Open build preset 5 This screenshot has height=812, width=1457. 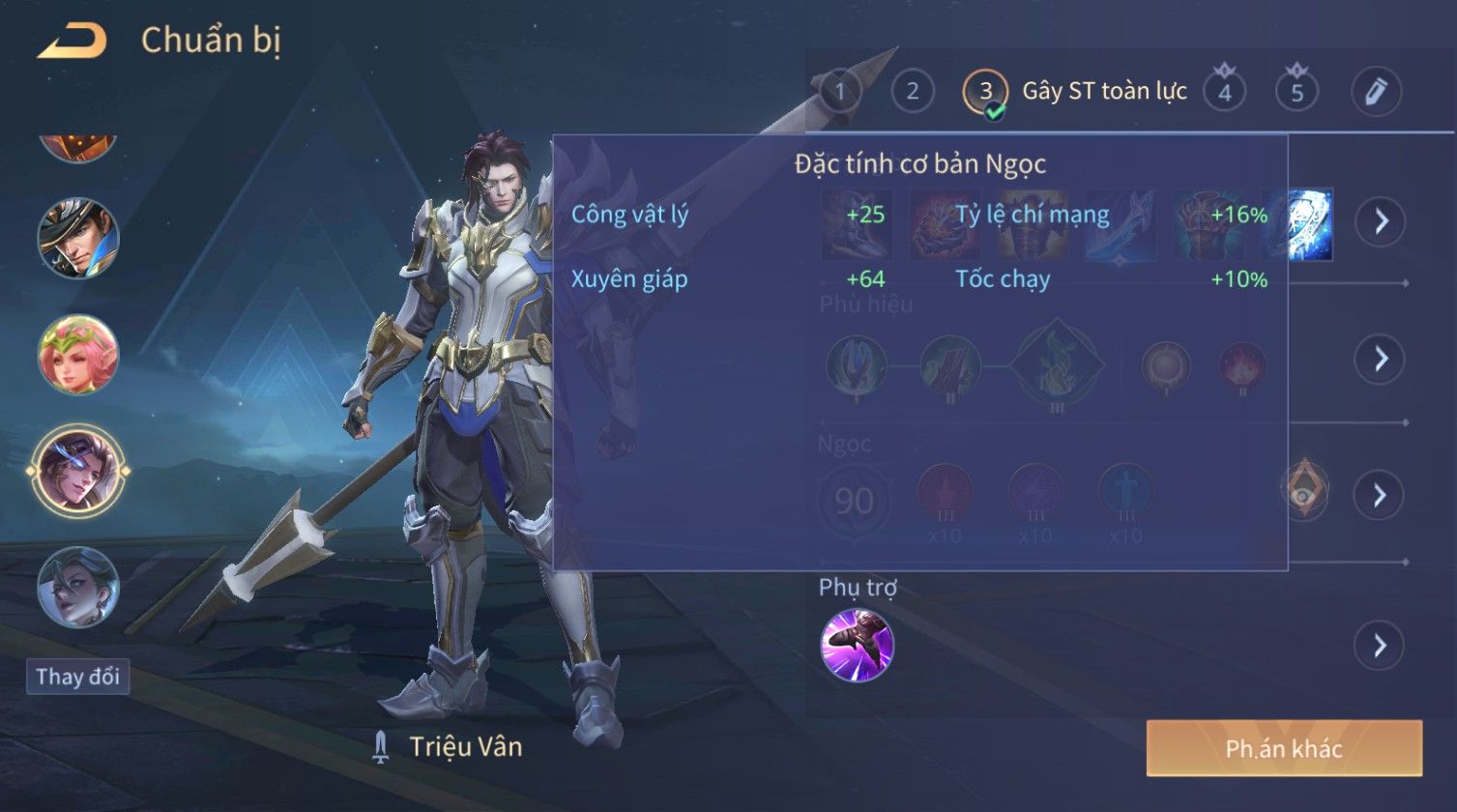[1297, 92]
